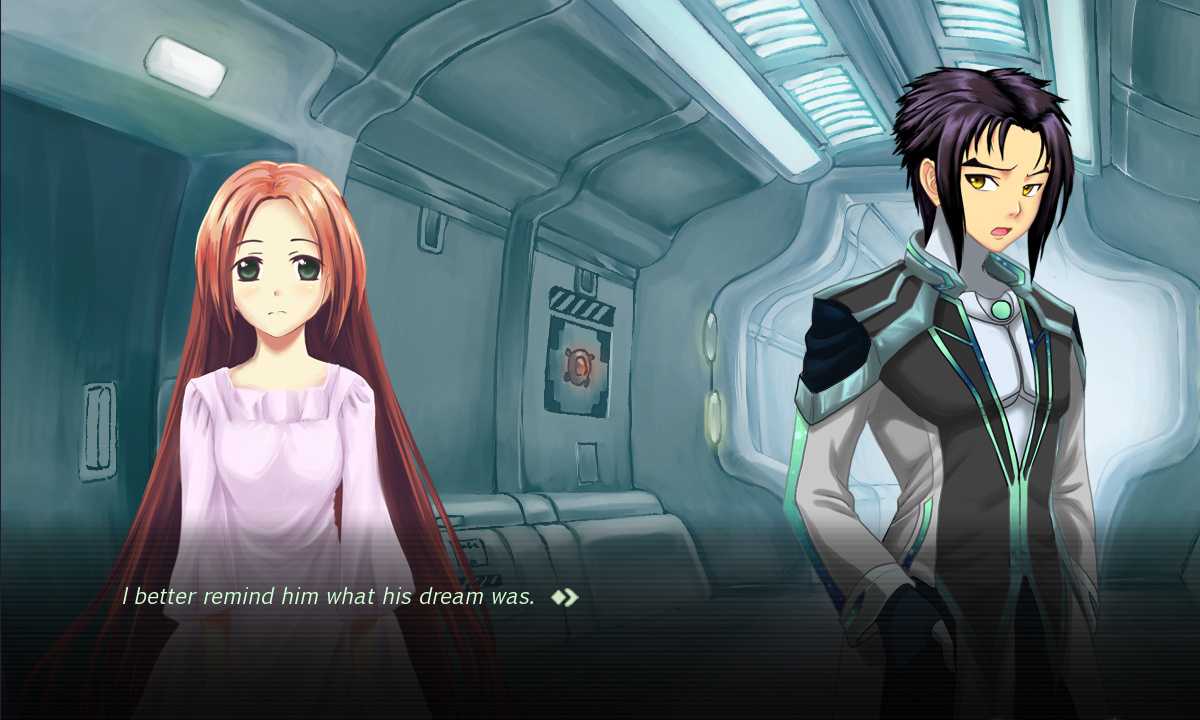Image resolution: width=1200 pixels, height=720 pixels.
Task: Advance the dialogue by clicking the text box
Action: 600,640
